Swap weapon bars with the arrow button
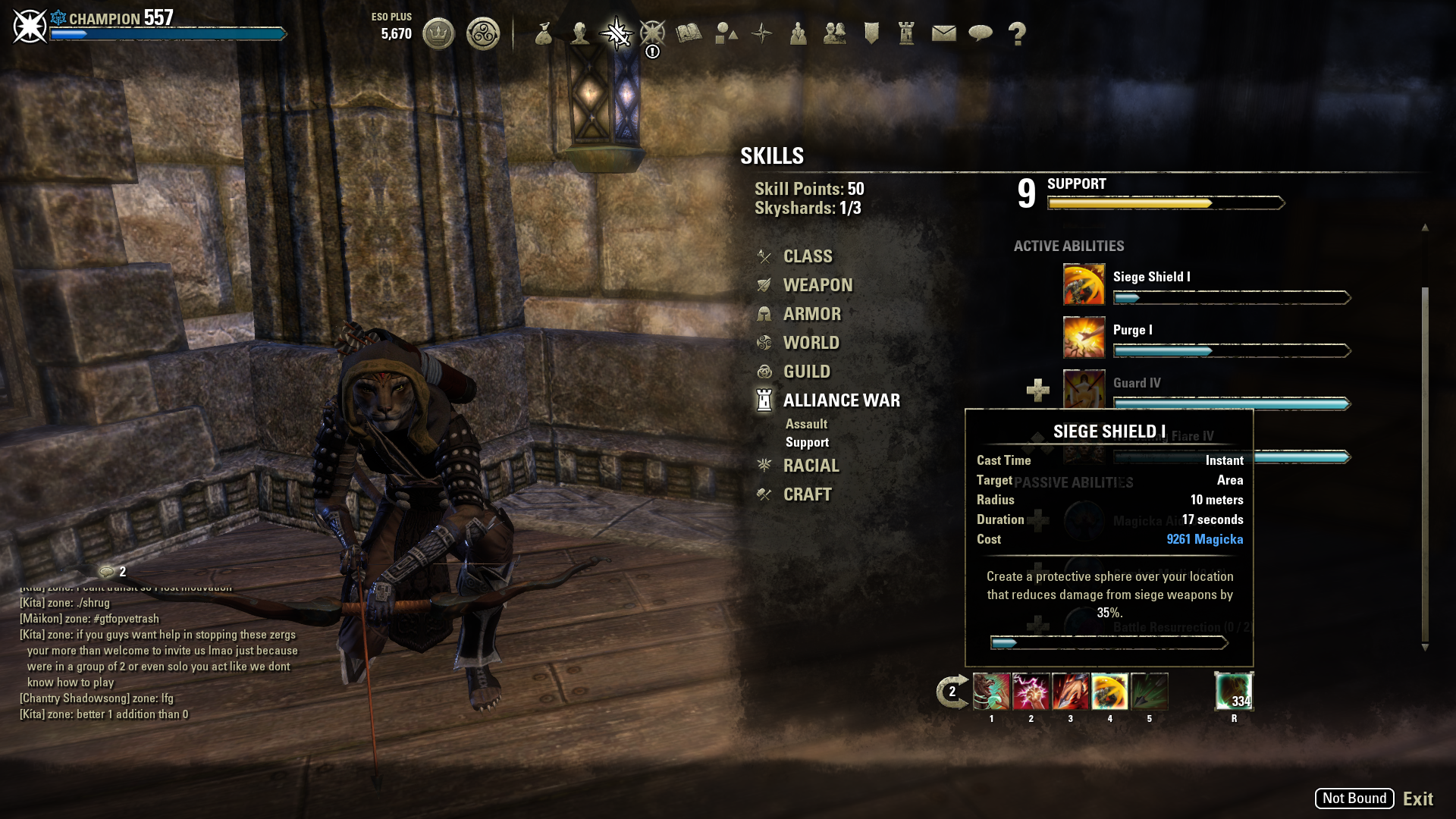 click(952, 692)
